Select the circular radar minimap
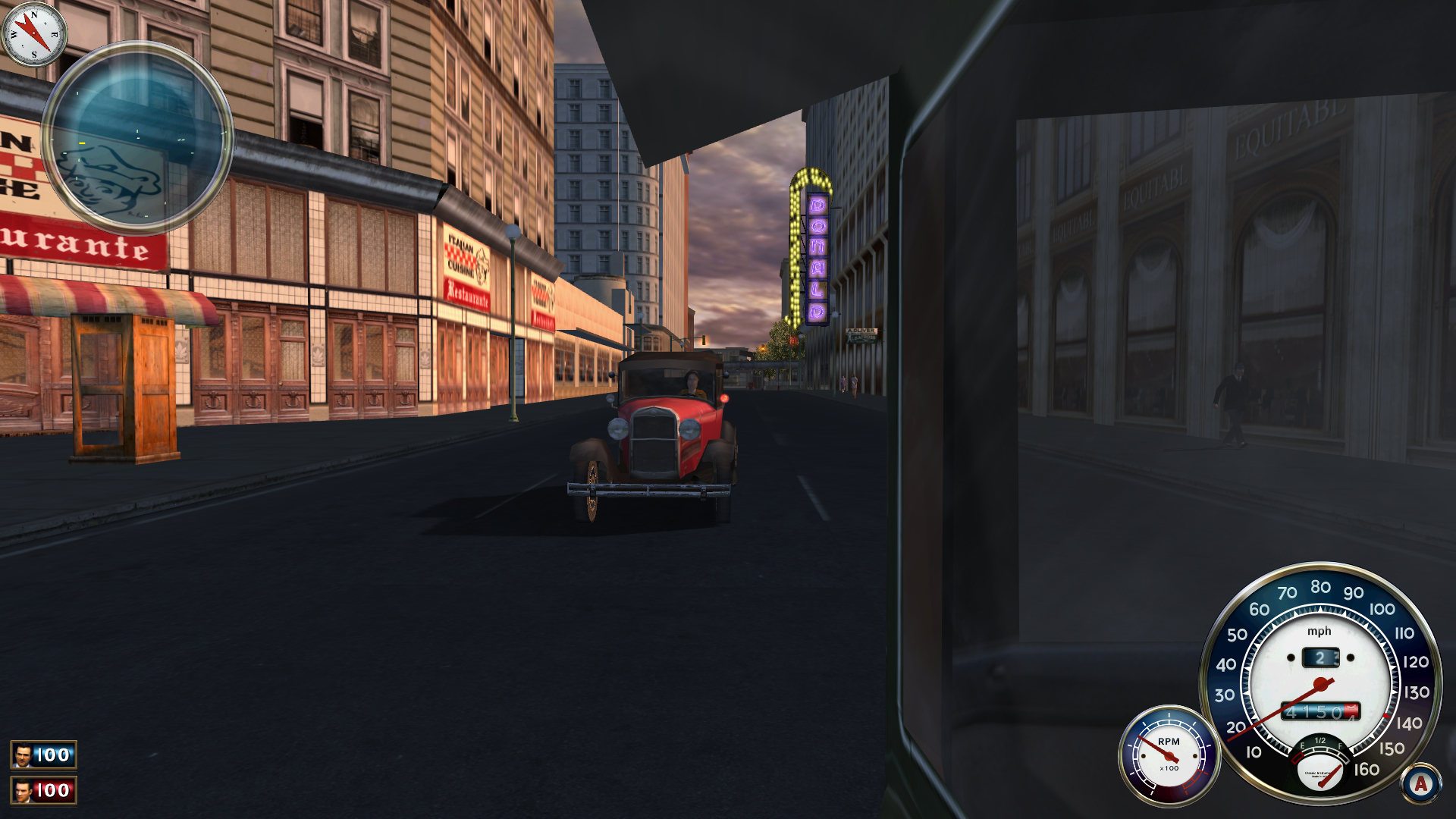1456x819 pixels. (x=139, y=140)
